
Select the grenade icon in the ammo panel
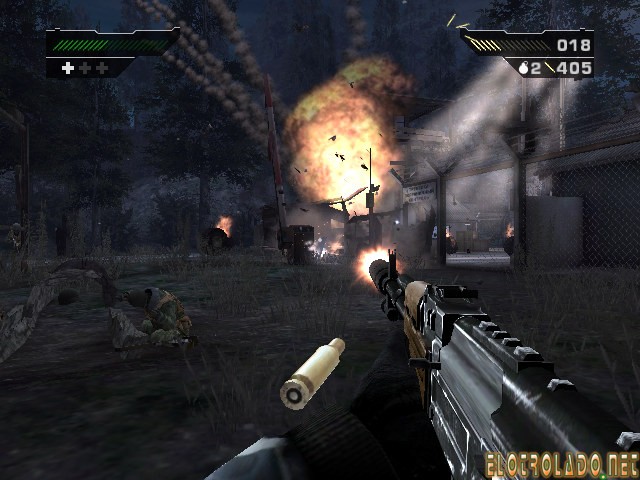point(522,68)
